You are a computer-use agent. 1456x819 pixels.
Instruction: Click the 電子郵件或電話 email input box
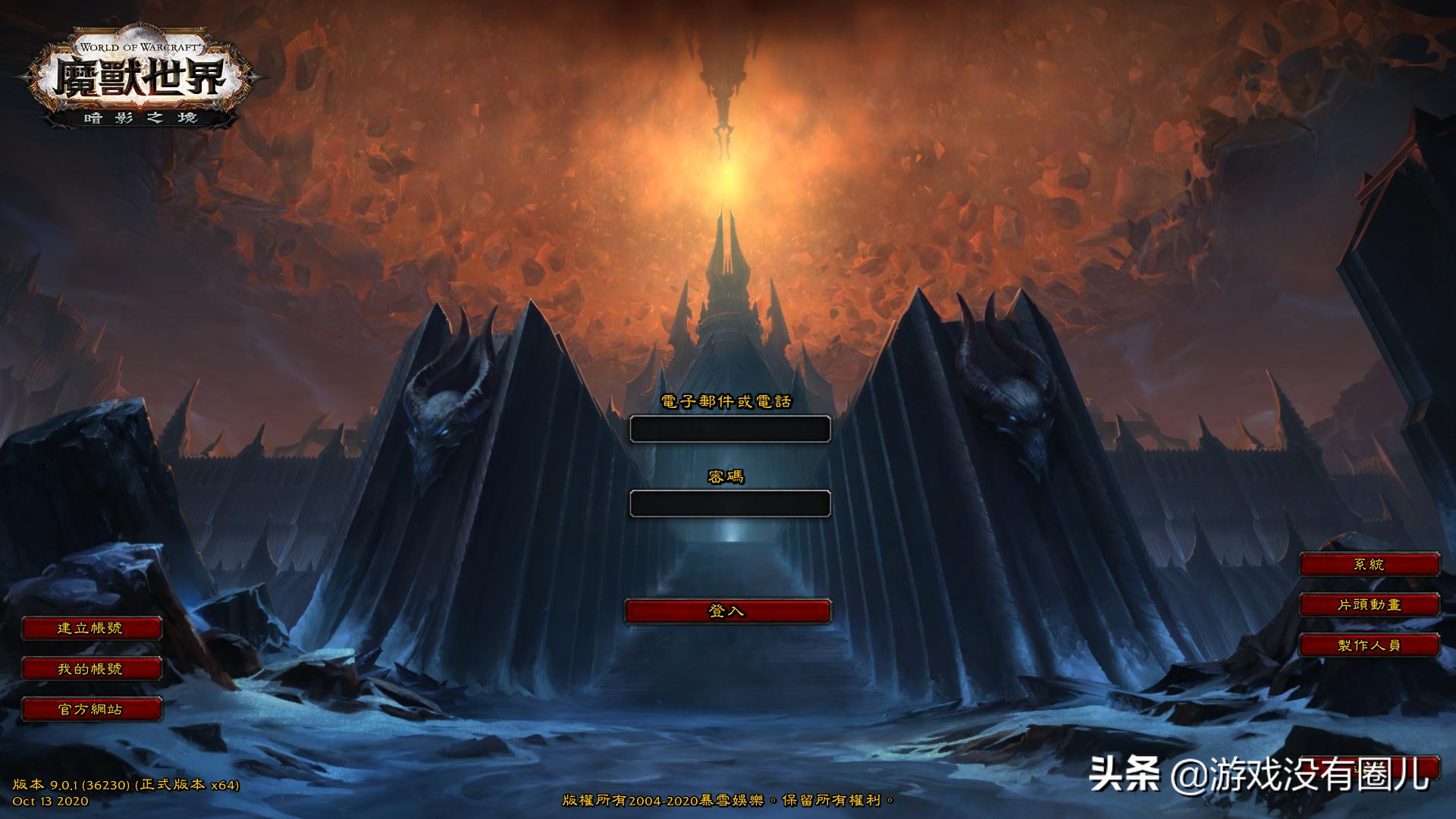point(730,428)
